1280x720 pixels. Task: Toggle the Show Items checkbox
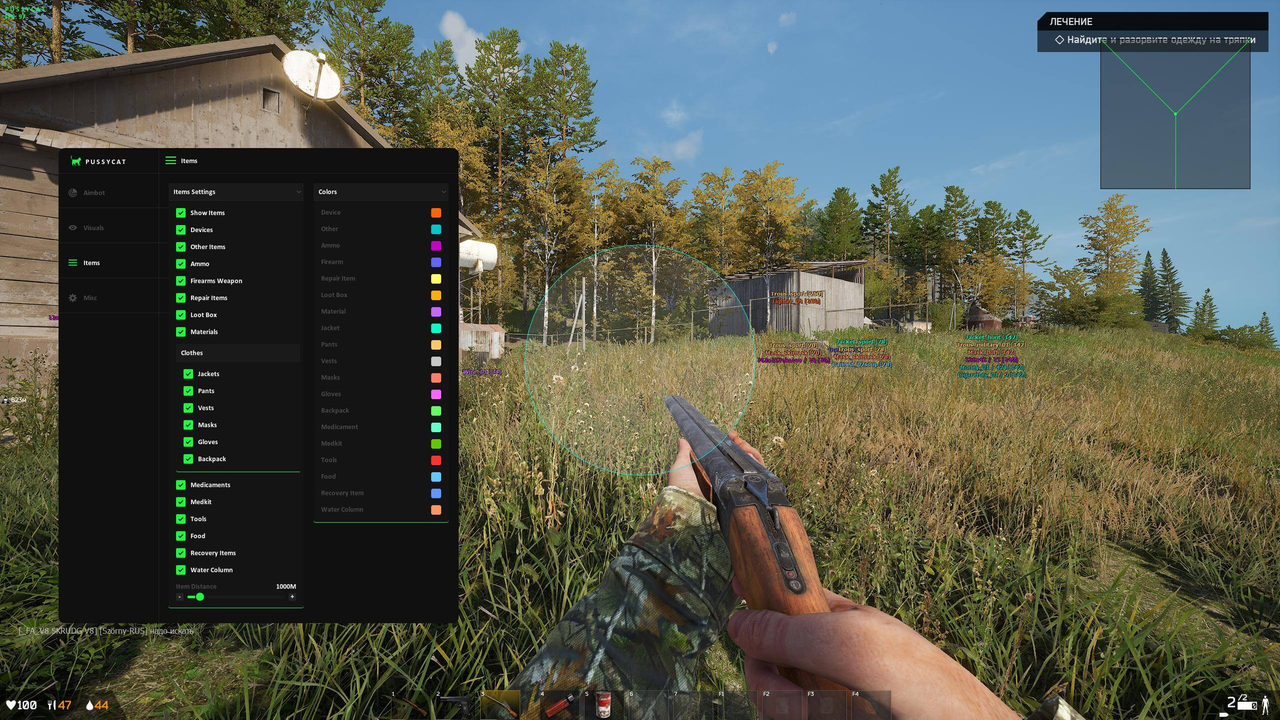[x=181, y=213]
